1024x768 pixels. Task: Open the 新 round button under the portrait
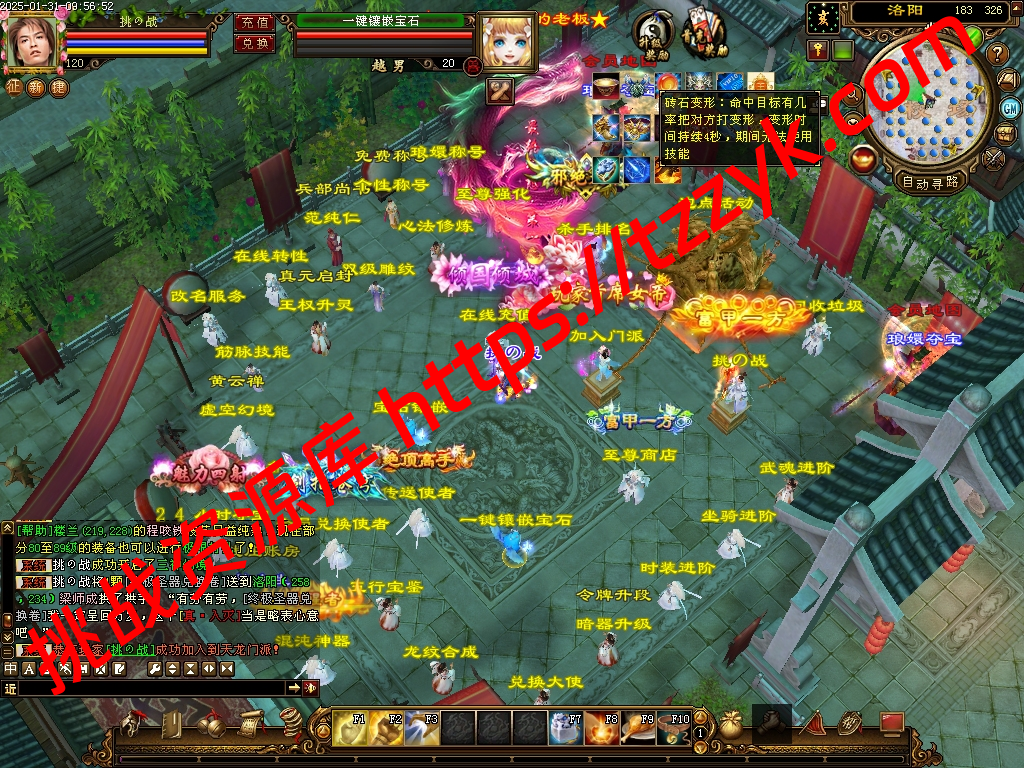[36, 87]
